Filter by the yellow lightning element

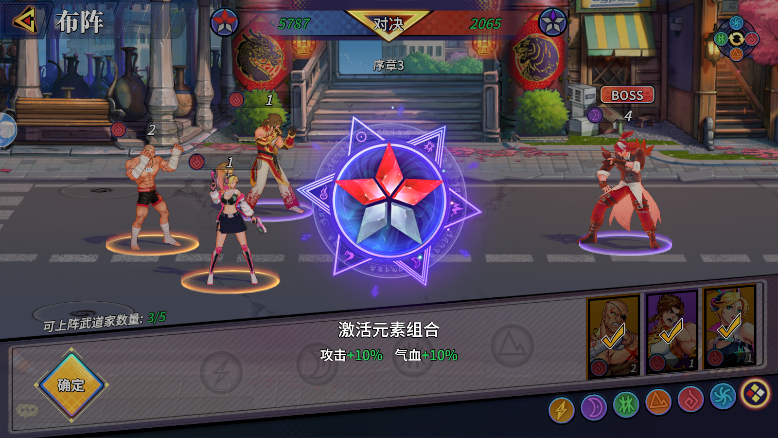(562, 409)
